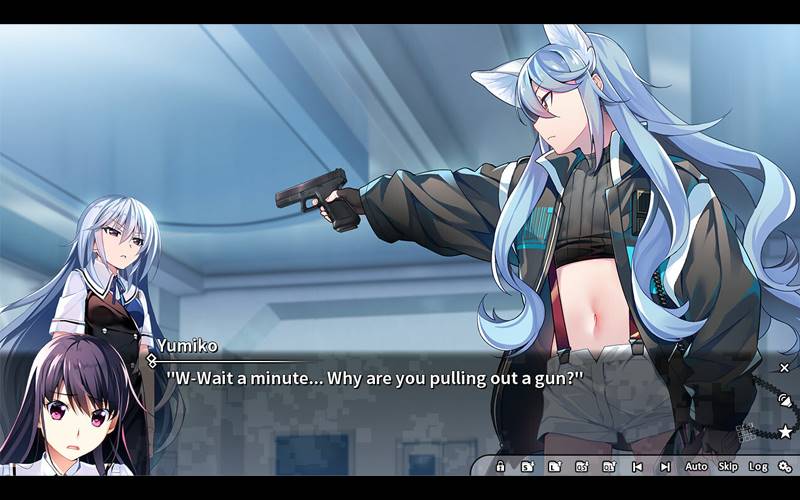Open the dialogue Log
Viewport: 800px width, 500px height.
click(x=758, y=466)
